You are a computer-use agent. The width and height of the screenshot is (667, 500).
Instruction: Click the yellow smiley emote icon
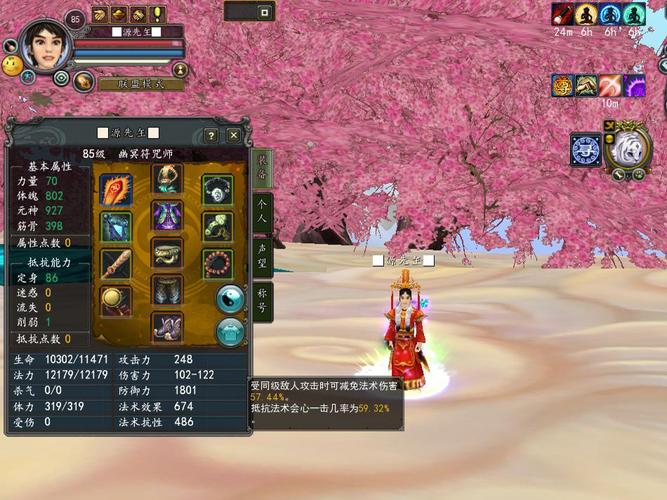click(x=12, y=66)
